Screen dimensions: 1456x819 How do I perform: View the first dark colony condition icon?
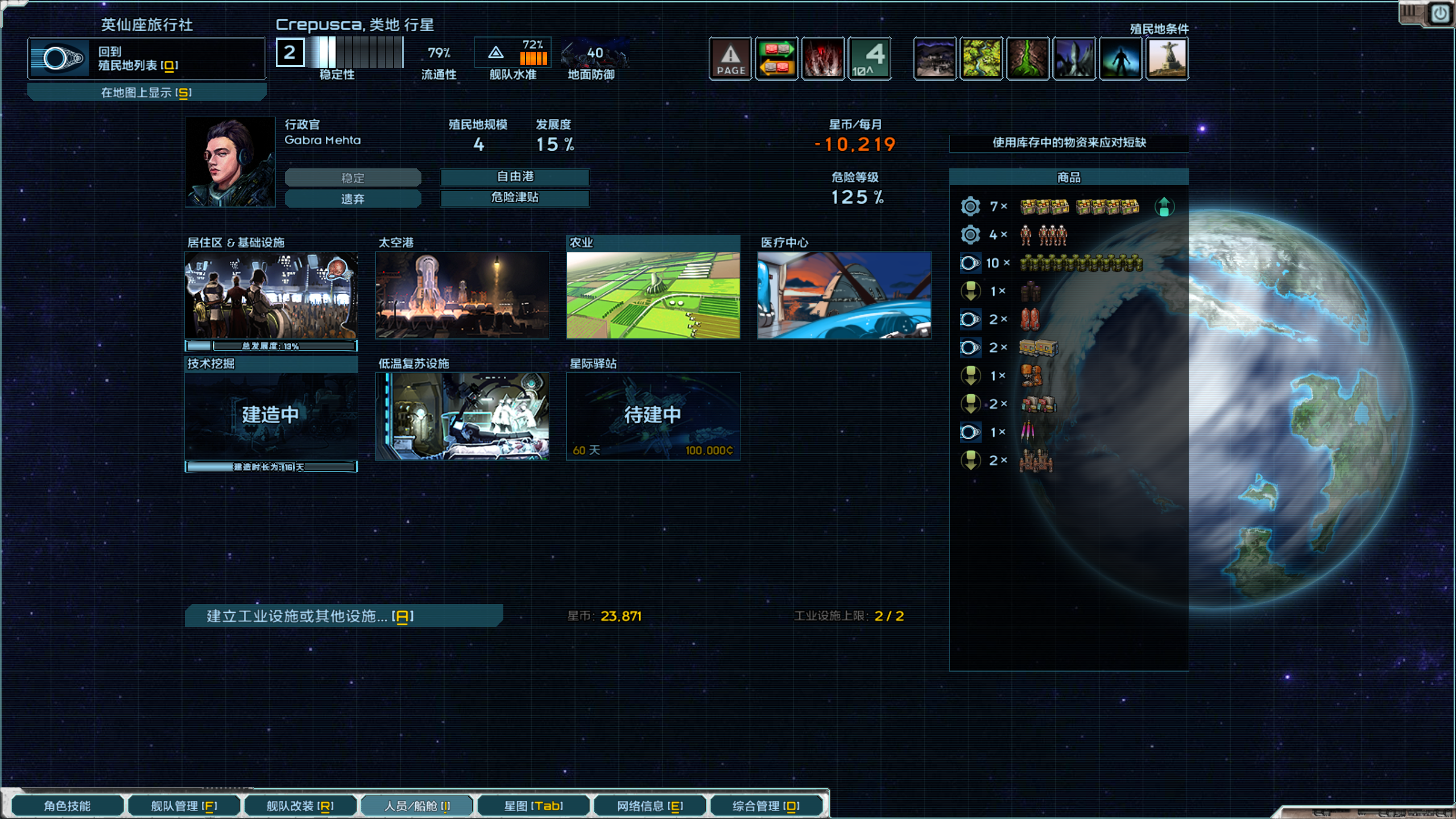click(936, 59)
